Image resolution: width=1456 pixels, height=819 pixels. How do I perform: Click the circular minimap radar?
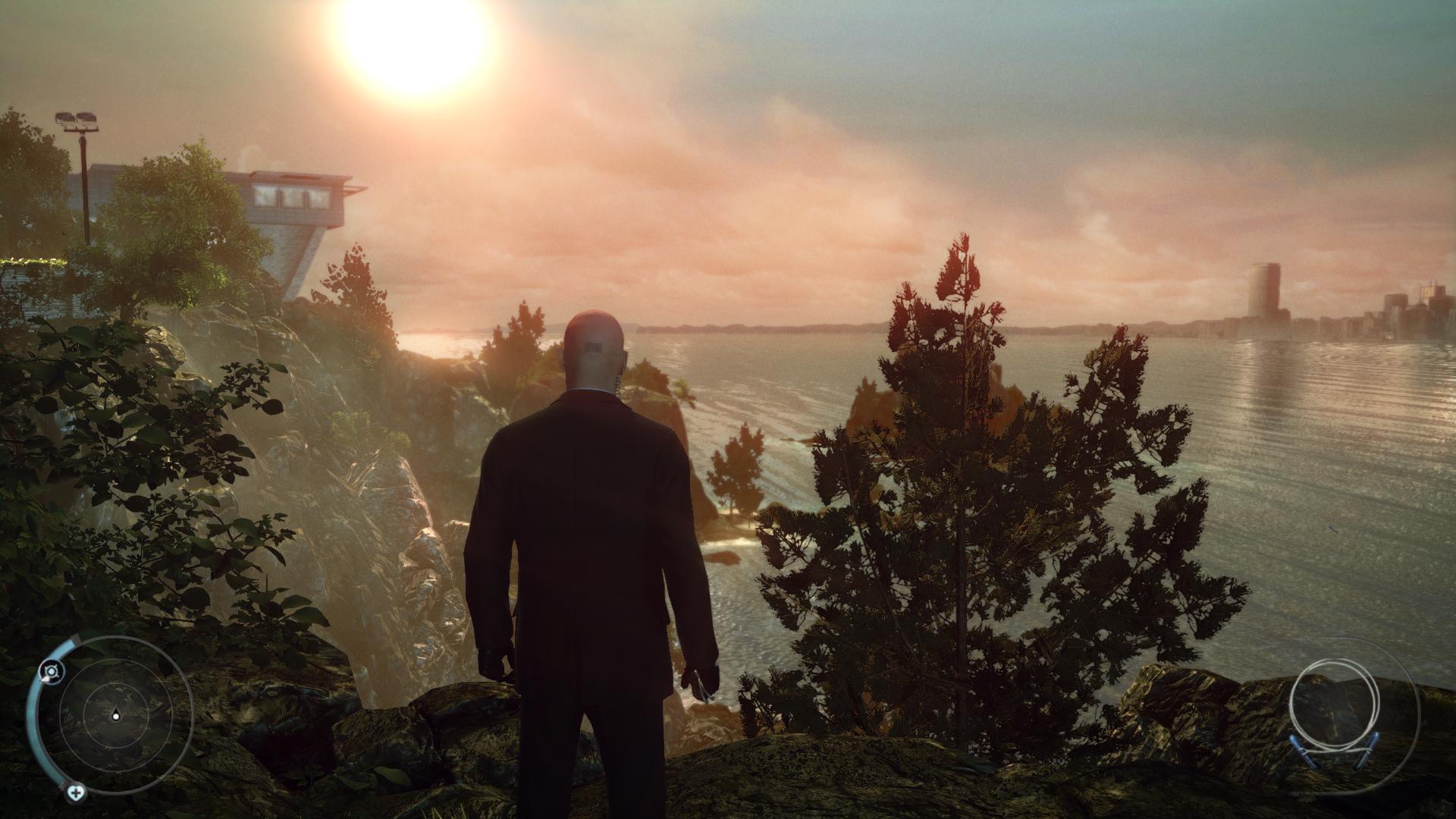(x=115, y=714)
